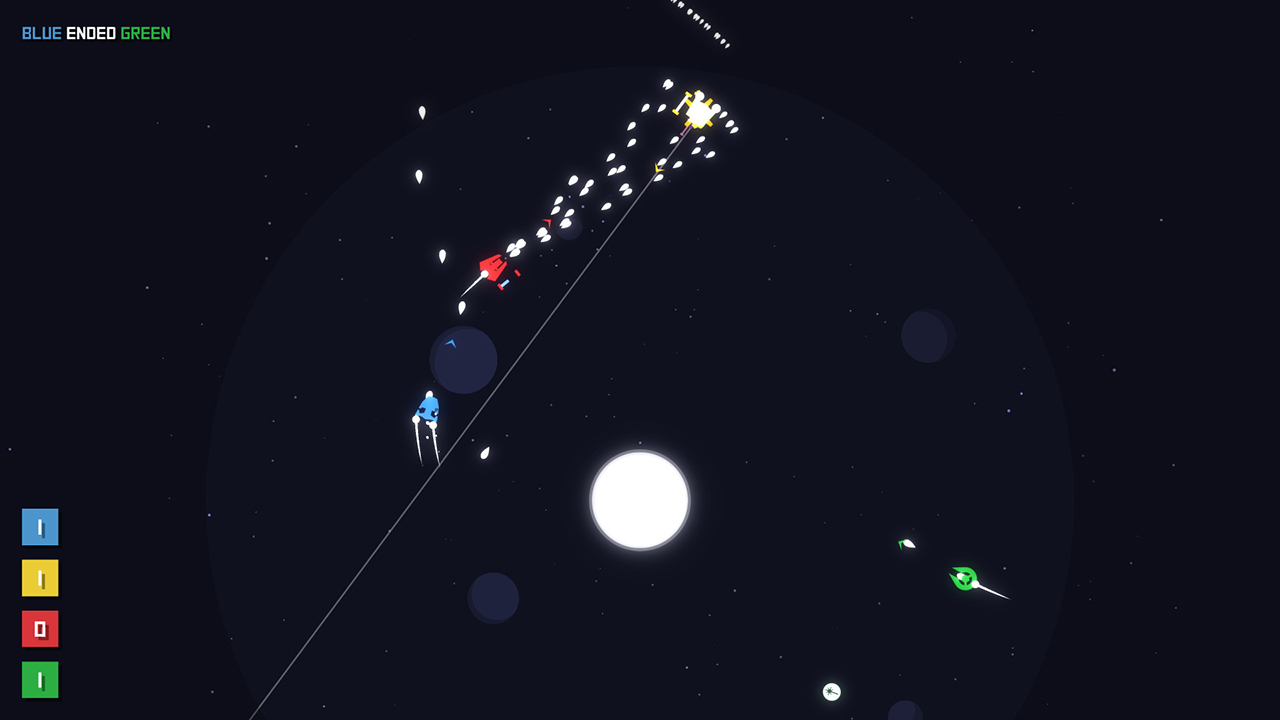
Task: Click the white burst near the bottom right
Action: [x=830, y=691]
